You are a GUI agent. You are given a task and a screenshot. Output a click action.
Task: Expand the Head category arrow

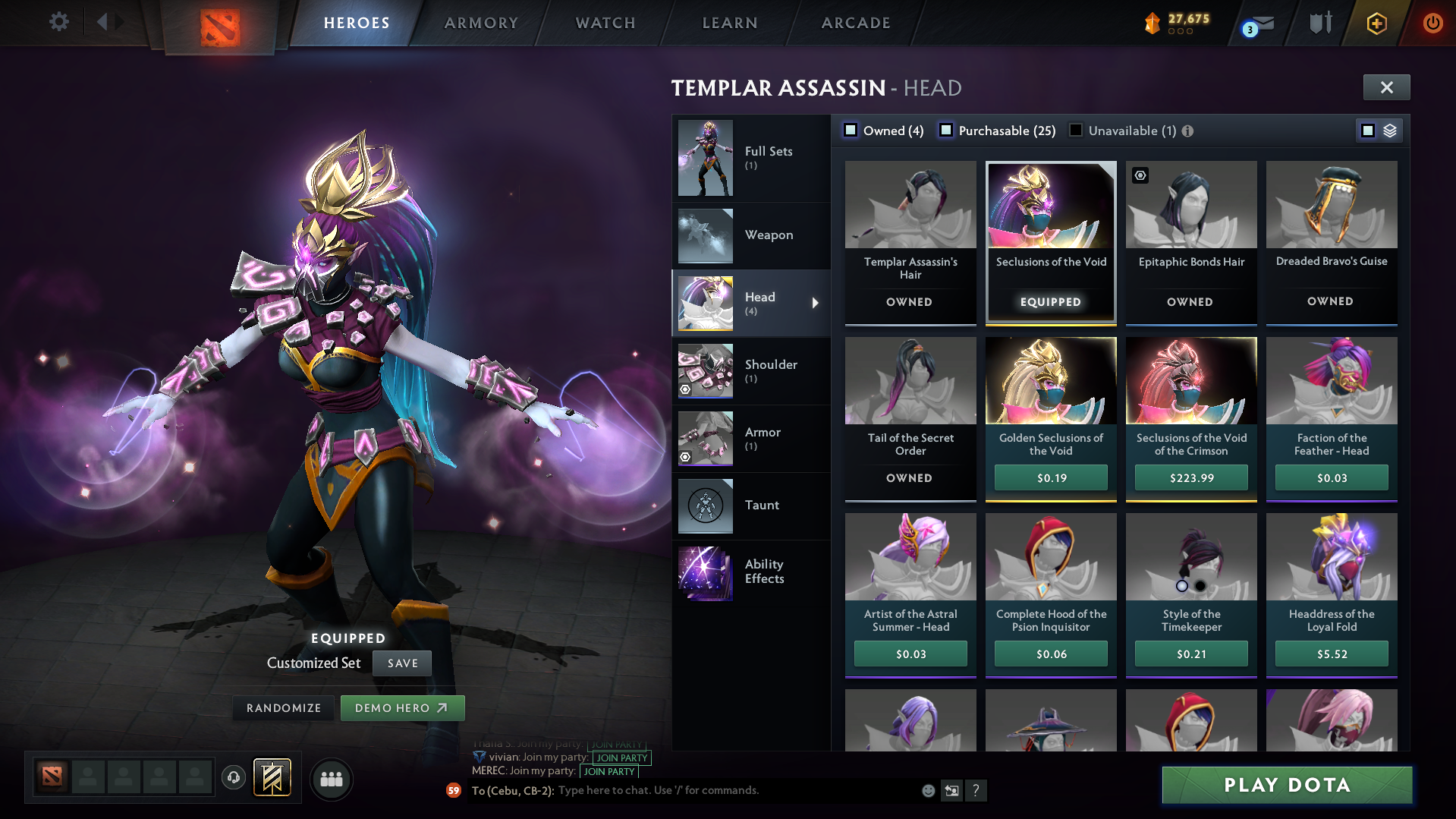point(816,303)
